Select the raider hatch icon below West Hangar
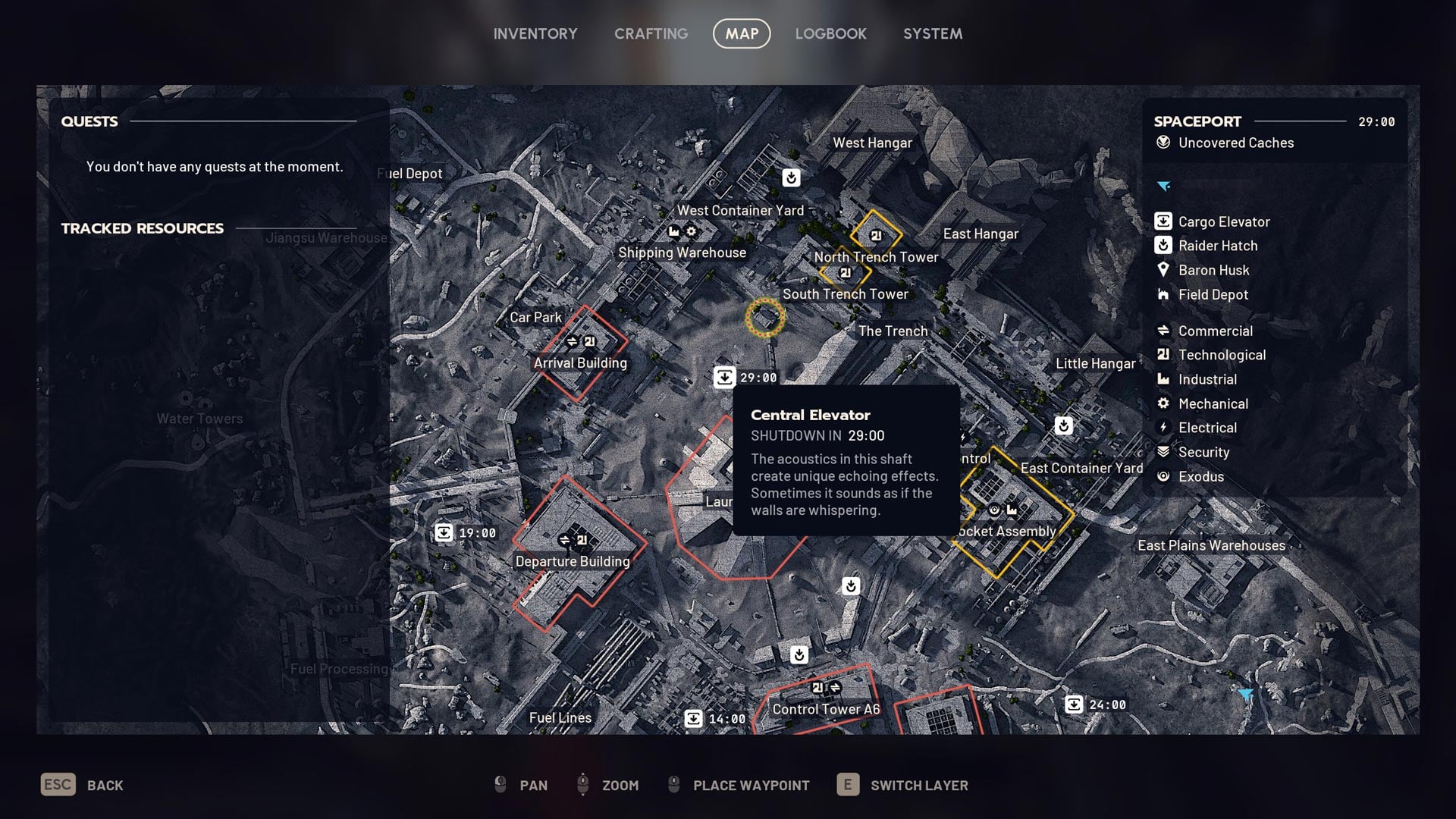 [x=791, y=177]
